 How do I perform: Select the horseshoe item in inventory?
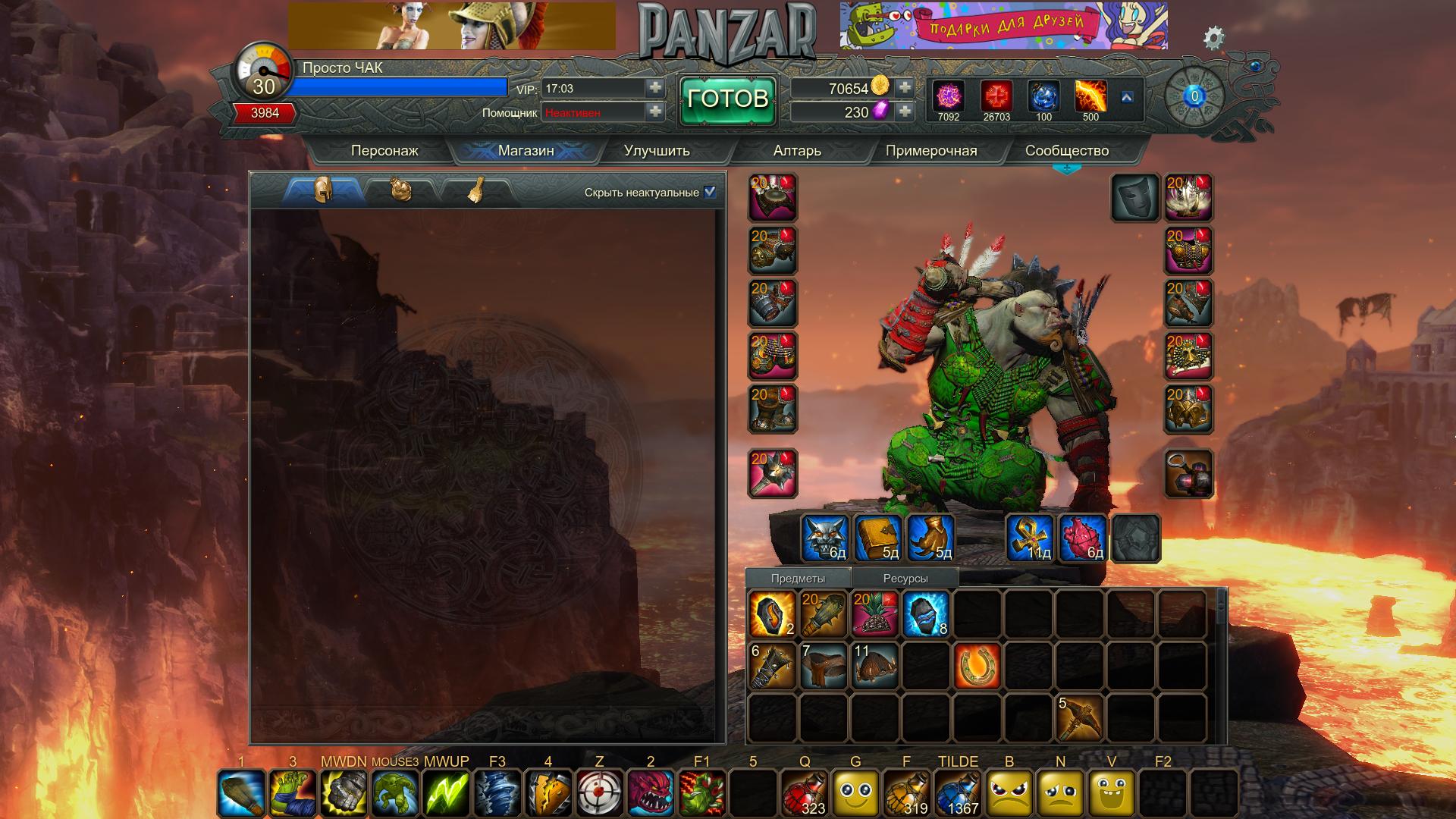(977, 665)
